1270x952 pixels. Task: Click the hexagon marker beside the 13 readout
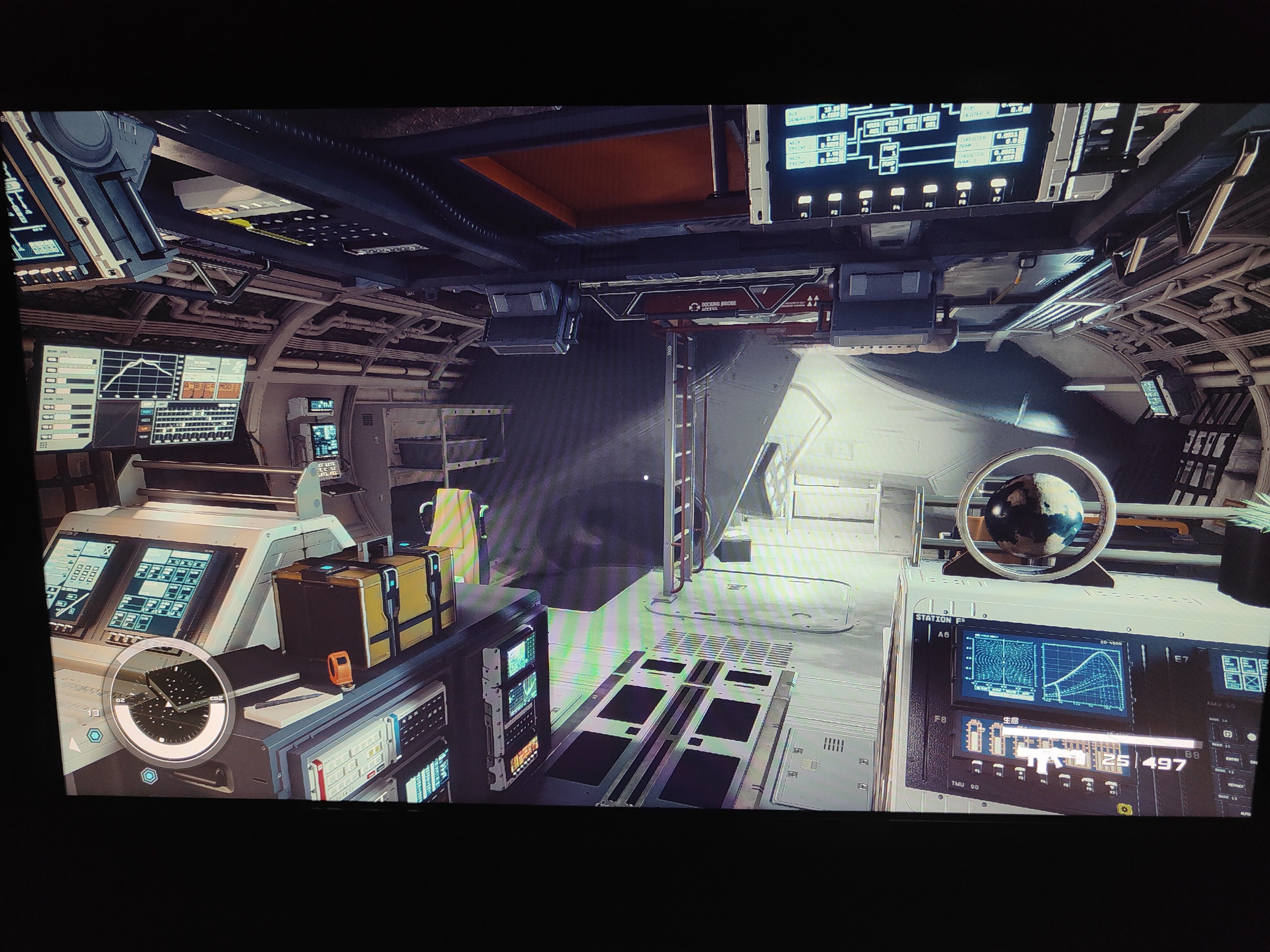[94, 735]
